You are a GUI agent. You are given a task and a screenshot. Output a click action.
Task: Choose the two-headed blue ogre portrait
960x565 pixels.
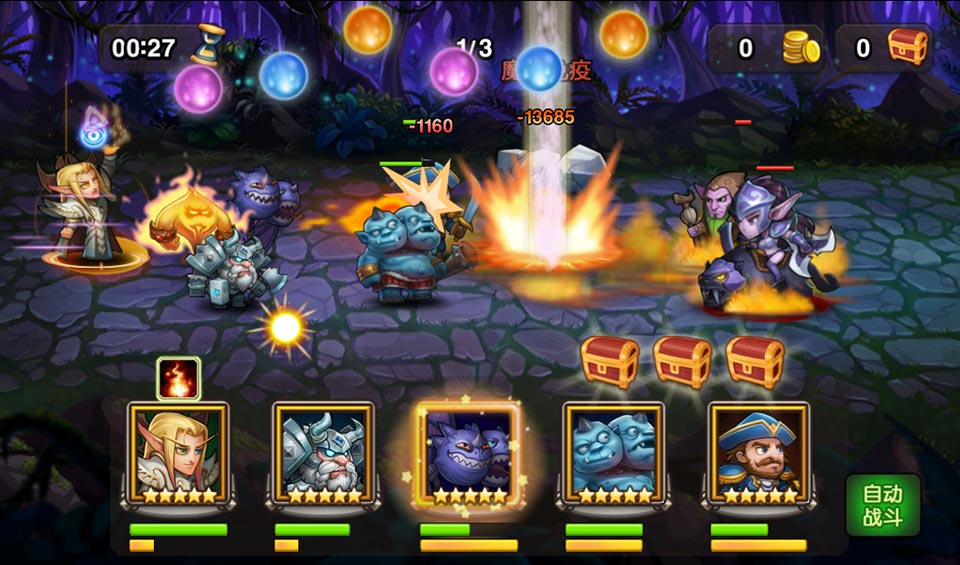coord(613,453)
